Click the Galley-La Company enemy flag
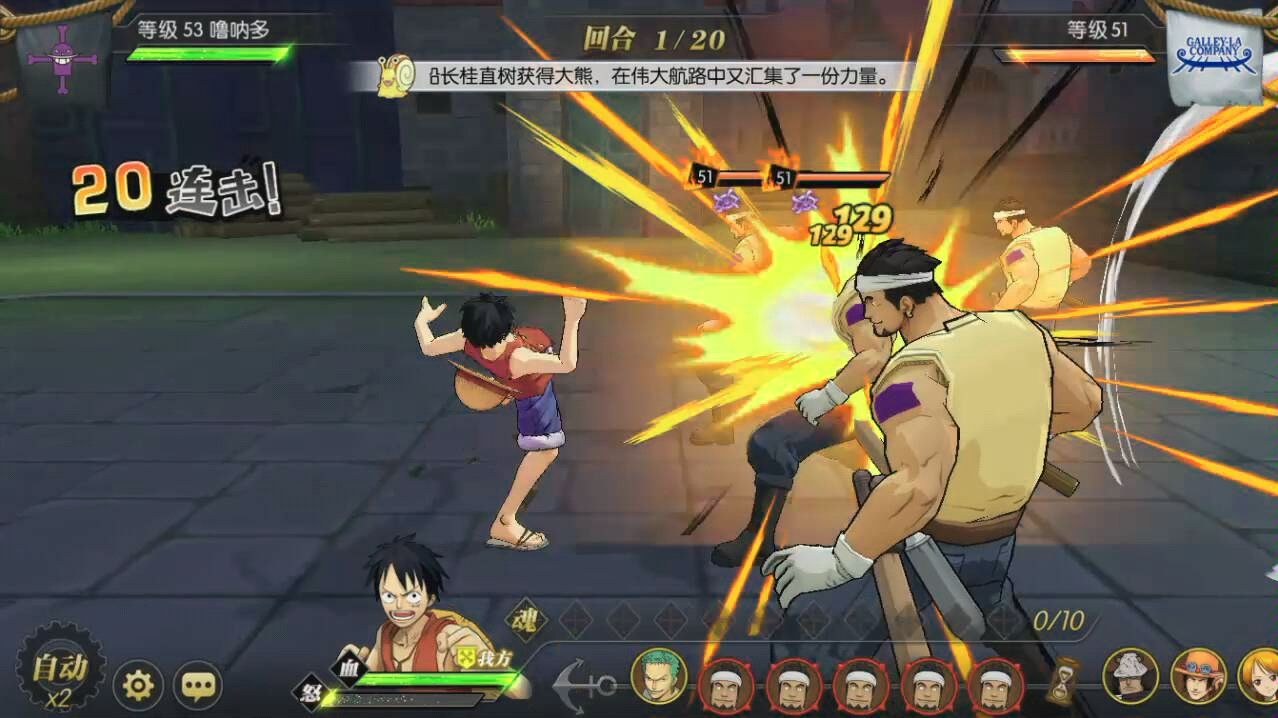This screenshot has width=1278, height=718. (1214, 57)
